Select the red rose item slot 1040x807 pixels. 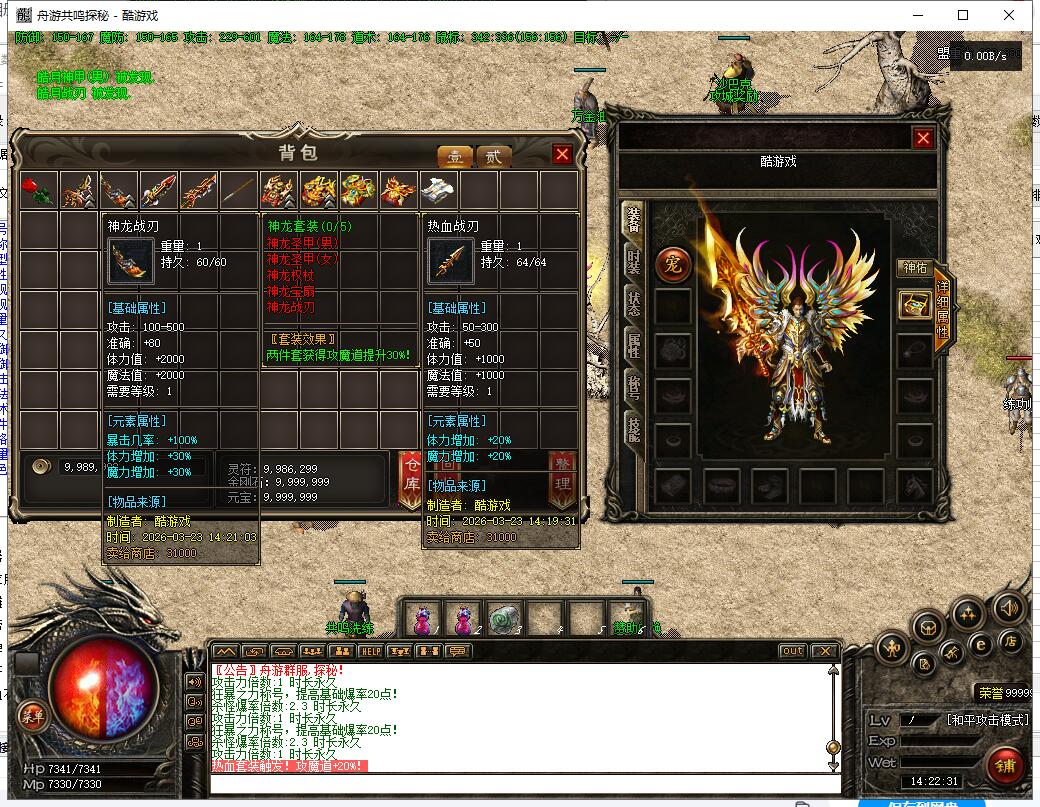click(x=38, y=190)
